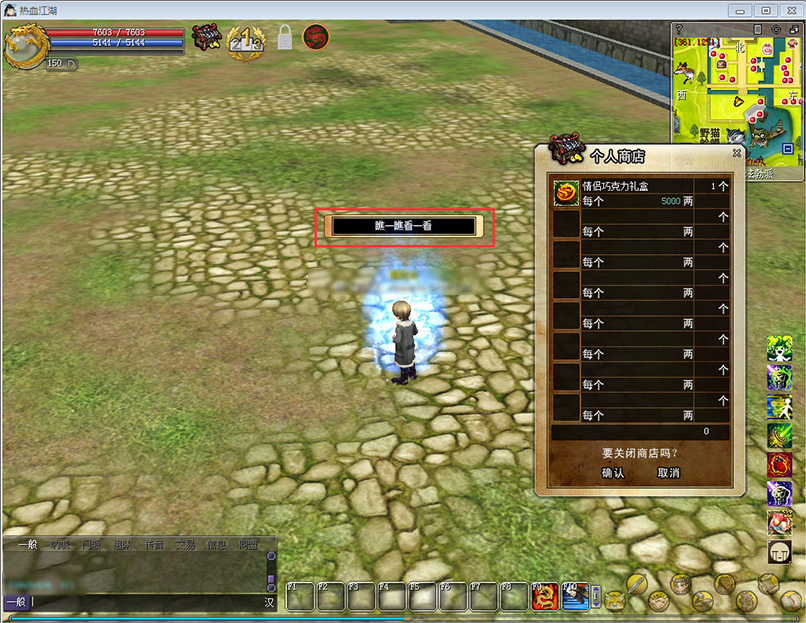Switch chat to the 门派 tab
The width and height of the screenshot is (806, 623).
(x=91, y=545)
